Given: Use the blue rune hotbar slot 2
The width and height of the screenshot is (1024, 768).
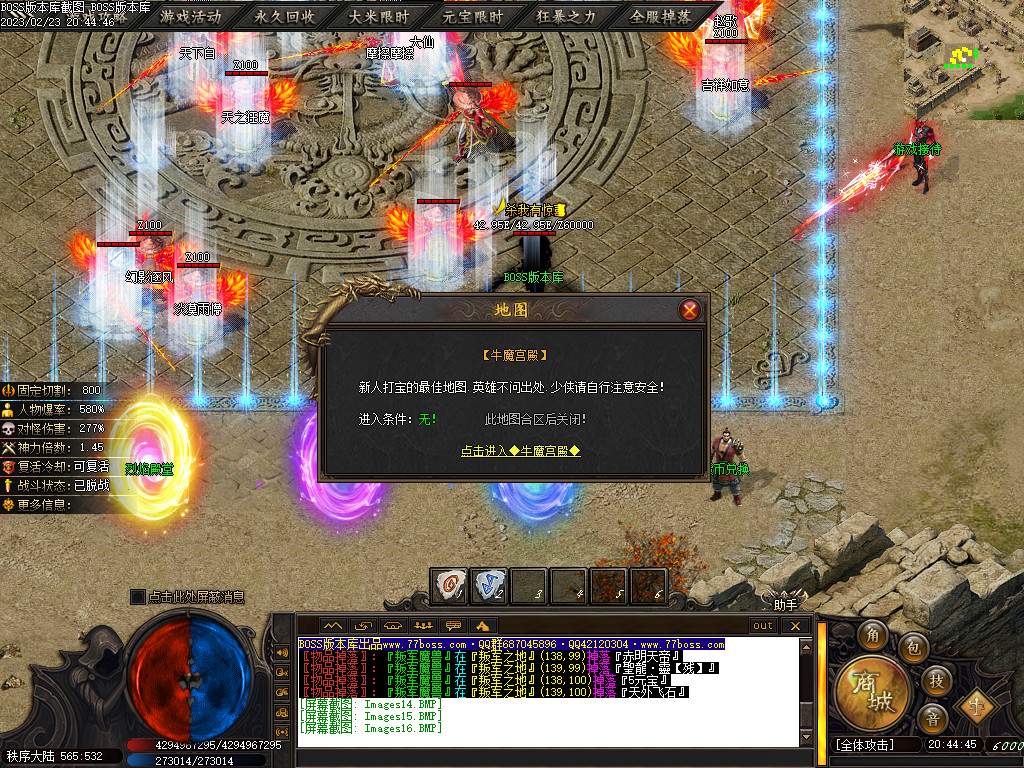Looking at the screenshot, I should tap(489, 585).
